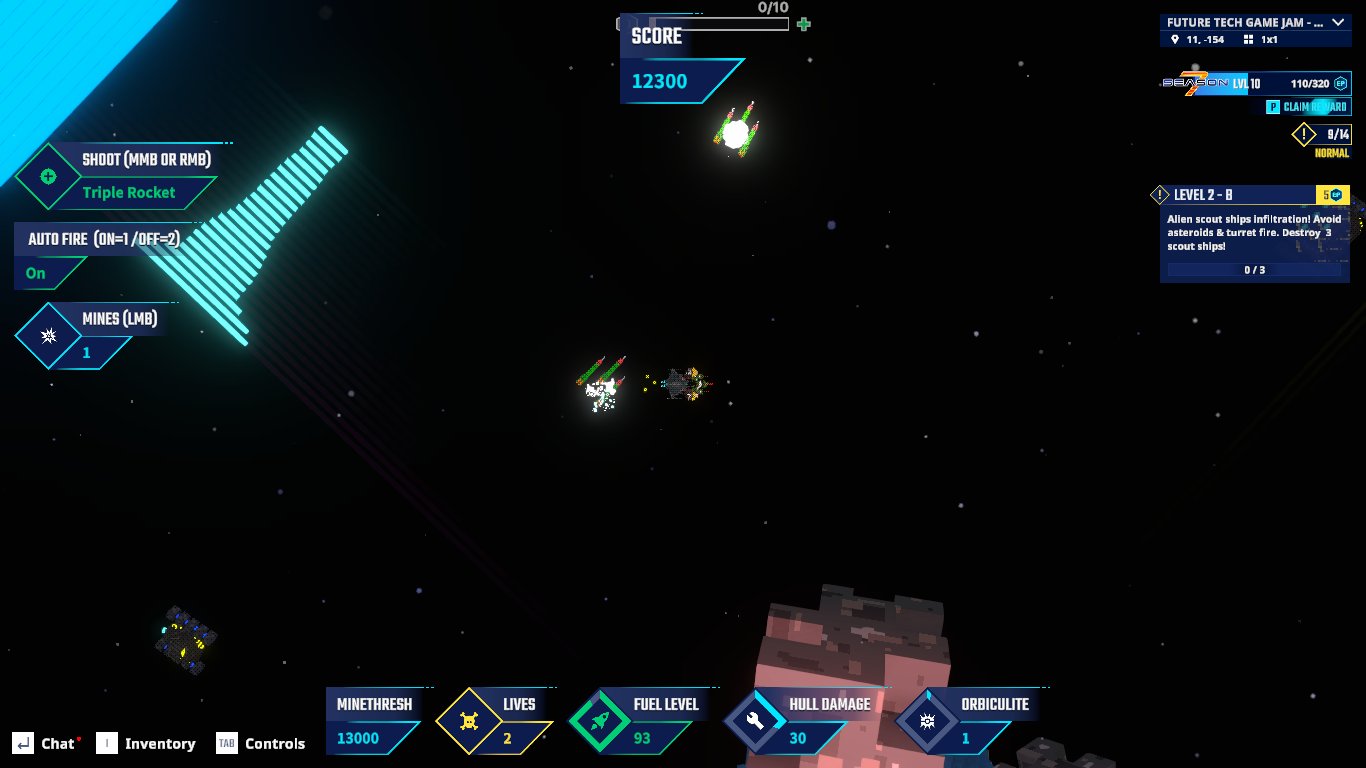Image resolution: width=1366 pixels, height=768 pixels.
Task: Open the Inventory
Action: 146,743
